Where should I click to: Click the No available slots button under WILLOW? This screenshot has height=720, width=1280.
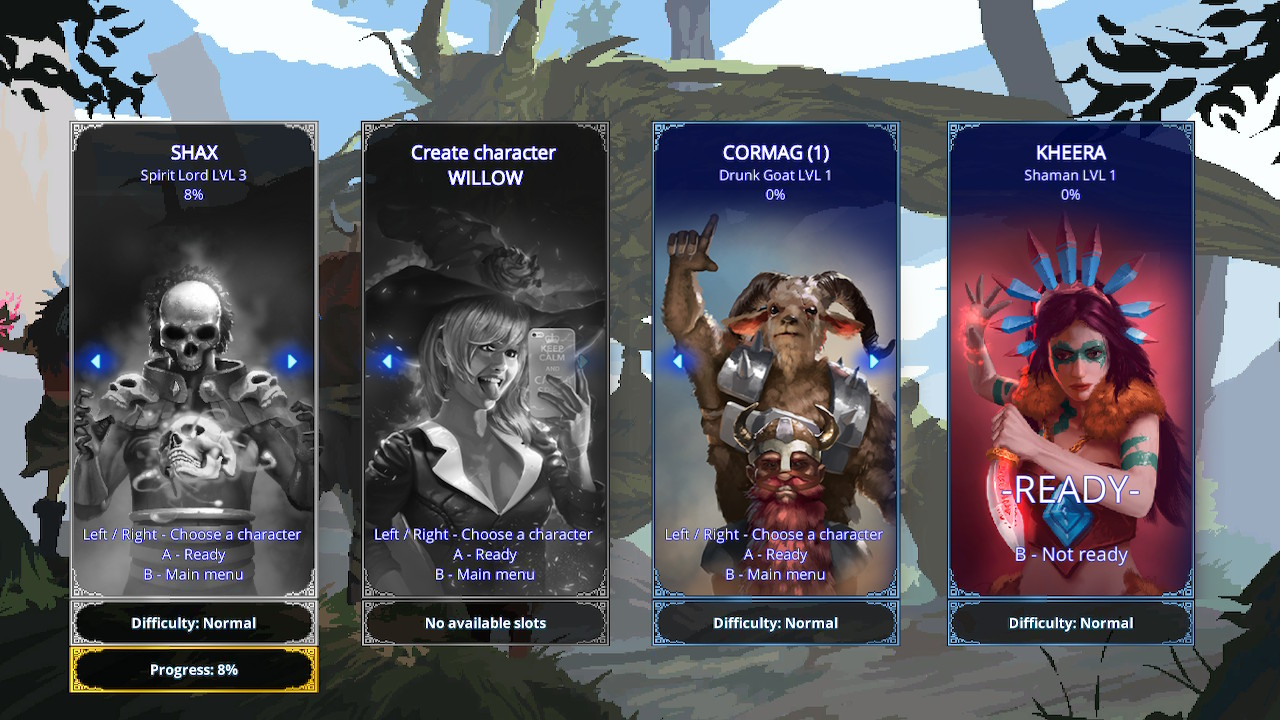pyautogui.click(x=485, y=622)
